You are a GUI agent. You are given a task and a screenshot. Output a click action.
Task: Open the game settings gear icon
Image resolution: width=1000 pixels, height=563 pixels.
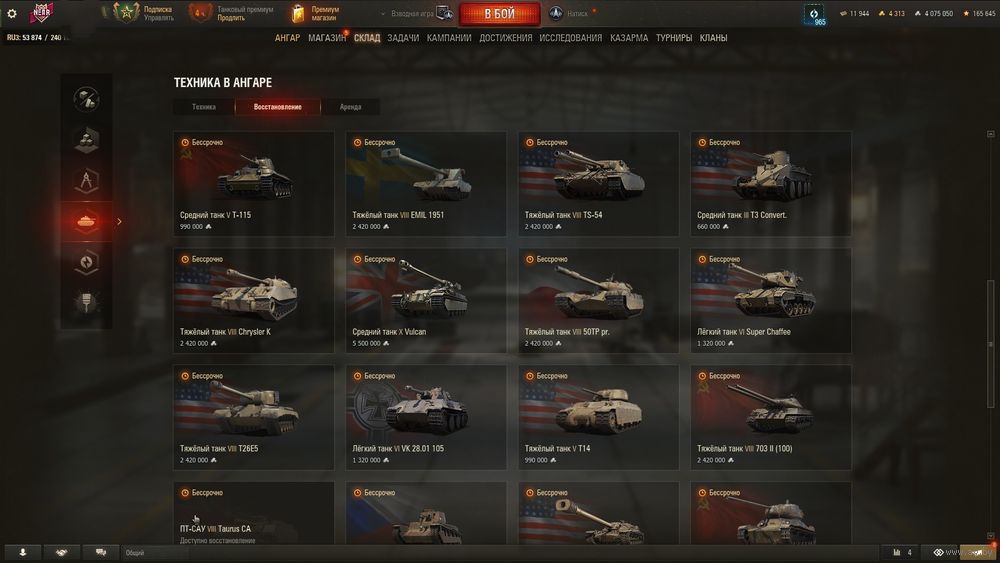click(12, 14)
